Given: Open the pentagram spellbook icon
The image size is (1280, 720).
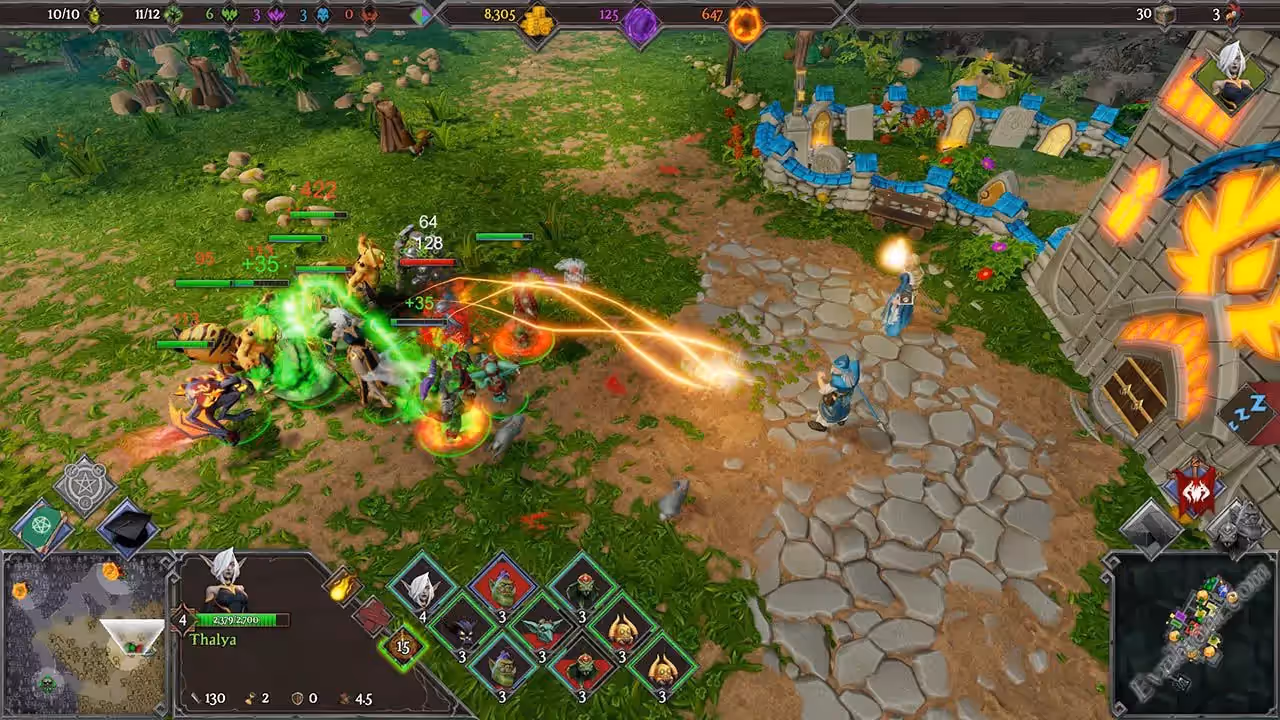Looking at the screenshot, I should [41, 522].
